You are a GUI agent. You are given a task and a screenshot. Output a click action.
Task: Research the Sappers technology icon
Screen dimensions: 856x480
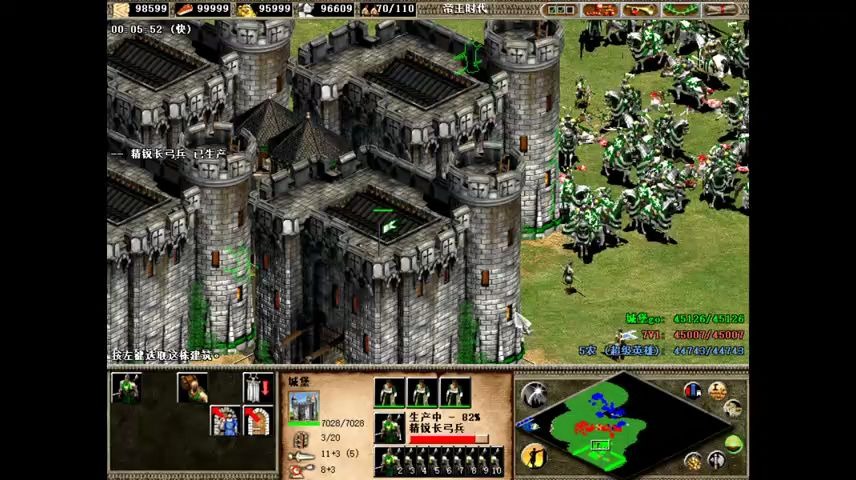pyautogui.click(x=225, y=421)
